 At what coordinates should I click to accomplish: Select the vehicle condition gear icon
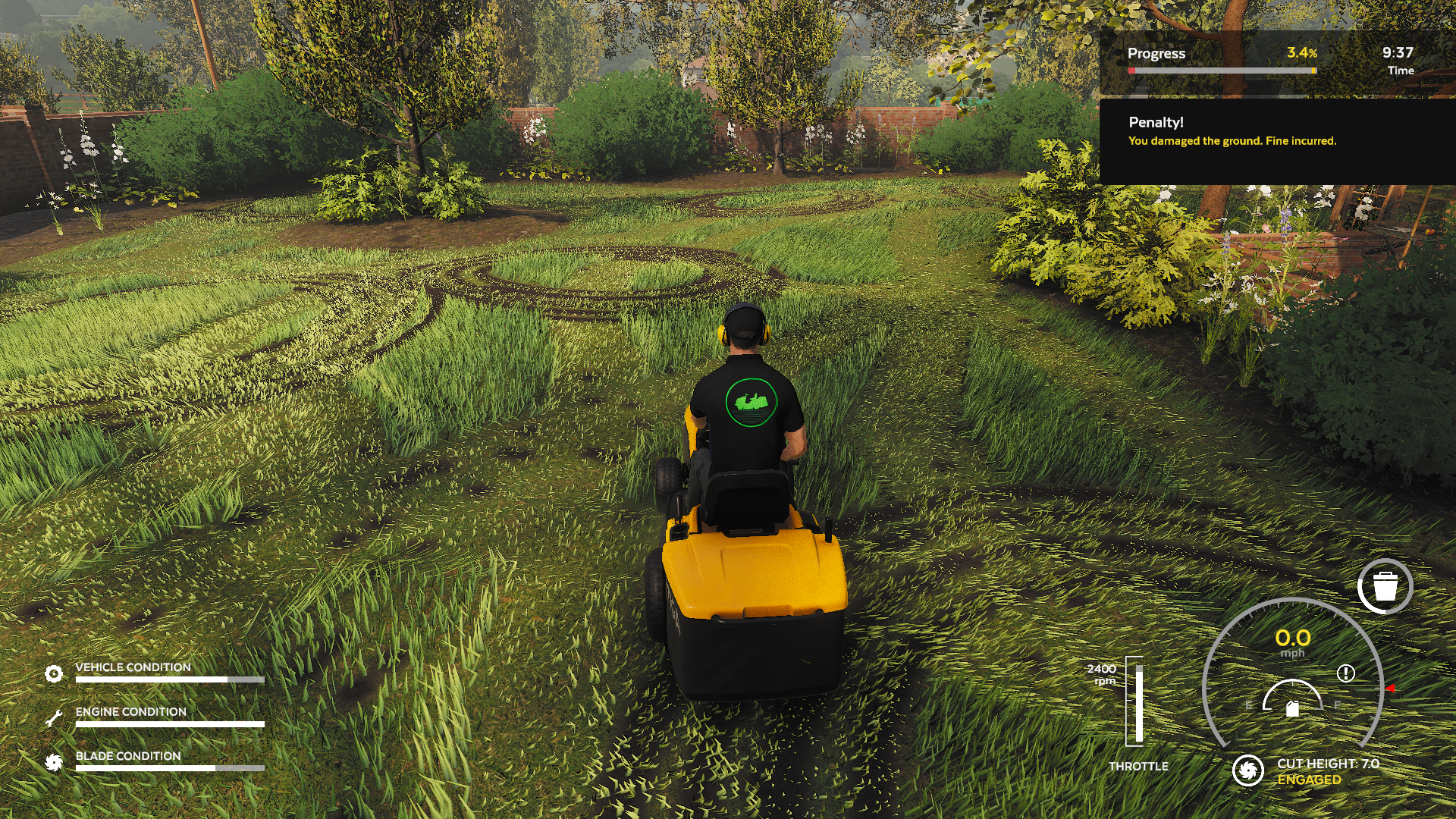point(54,673)
